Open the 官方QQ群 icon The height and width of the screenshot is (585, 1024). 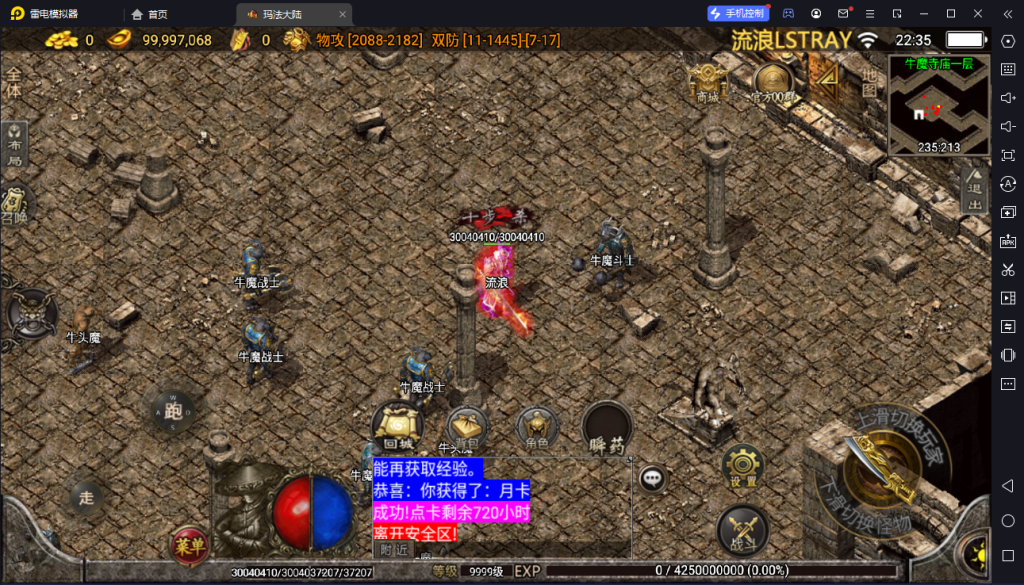coord(773,82)
